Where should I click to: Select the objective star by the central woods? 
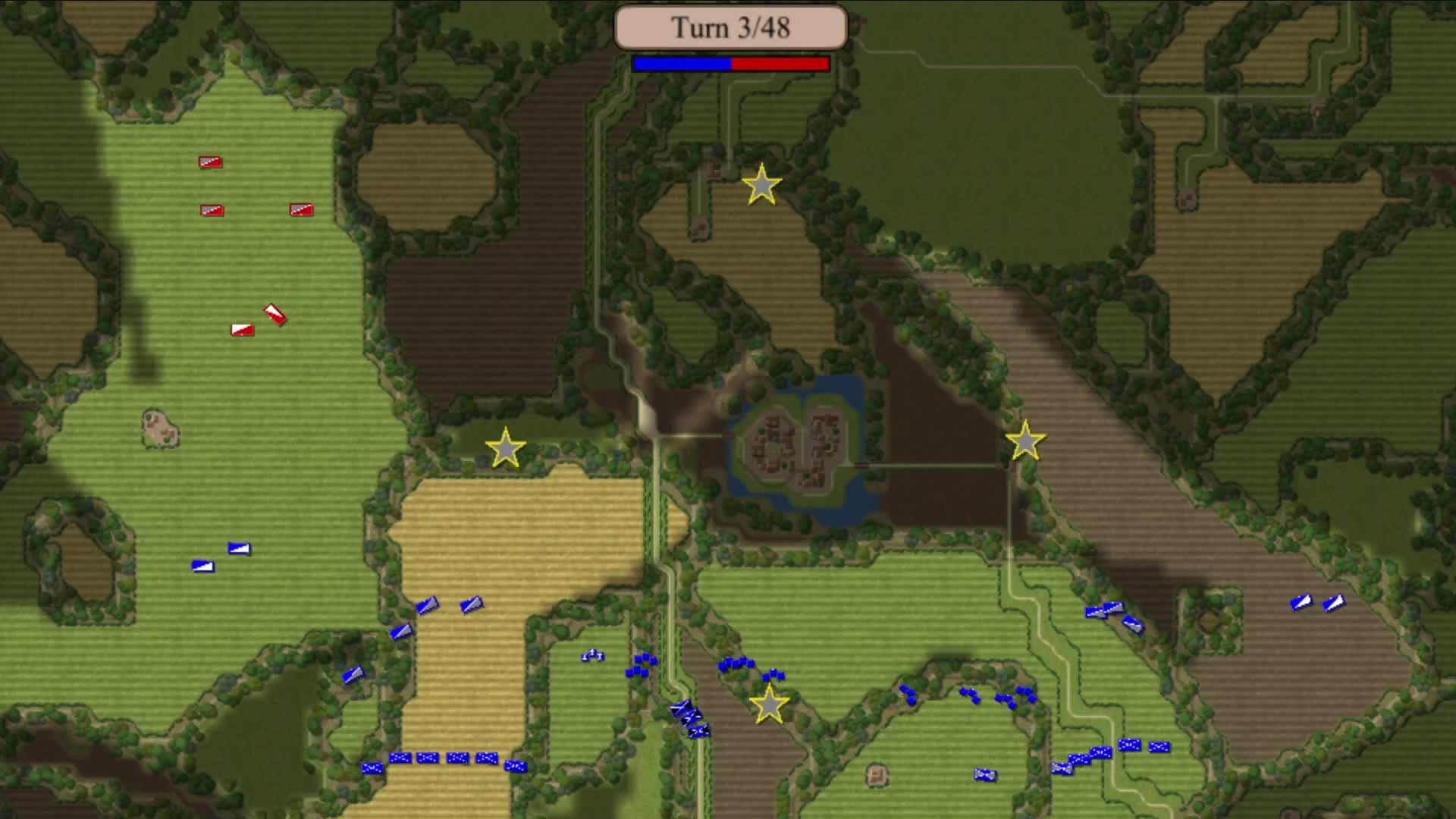click(505, 449)
